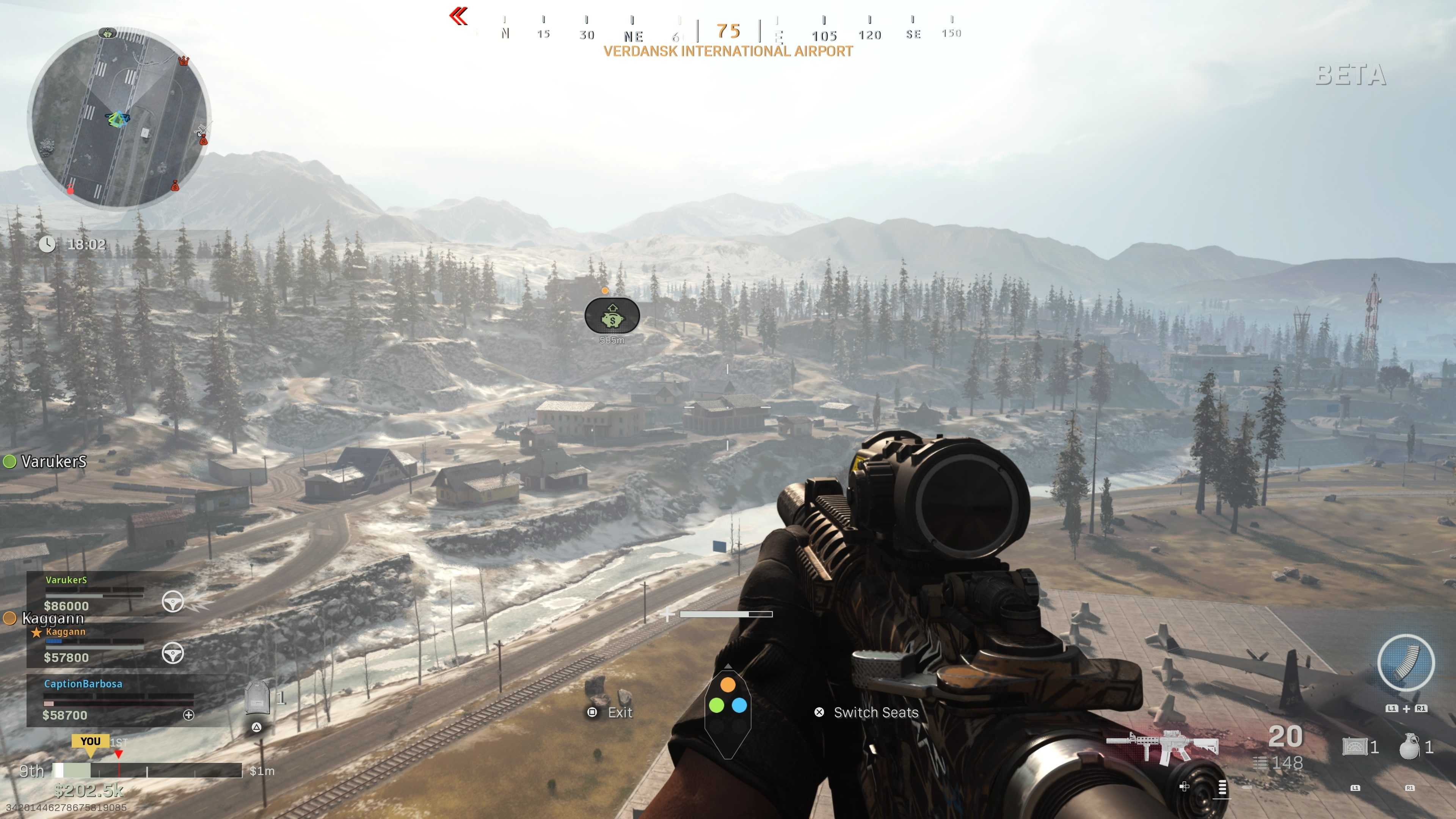The image size is (1456, 819).
Task: Click the crown icon at the minimap edge
Action: coord(183,61)
